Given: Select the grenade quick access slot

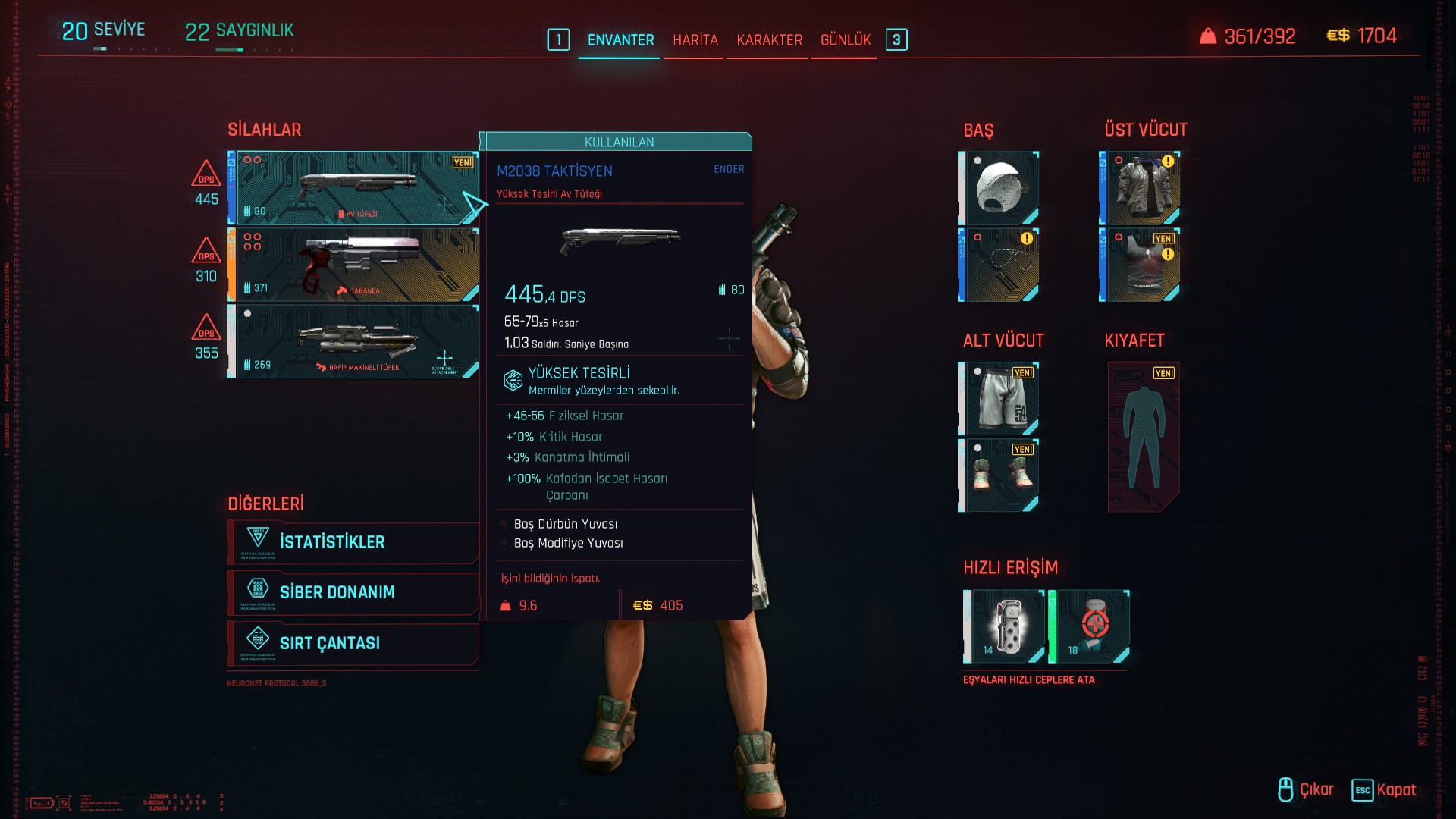Looking at the screenshot, I should 1005,626.
